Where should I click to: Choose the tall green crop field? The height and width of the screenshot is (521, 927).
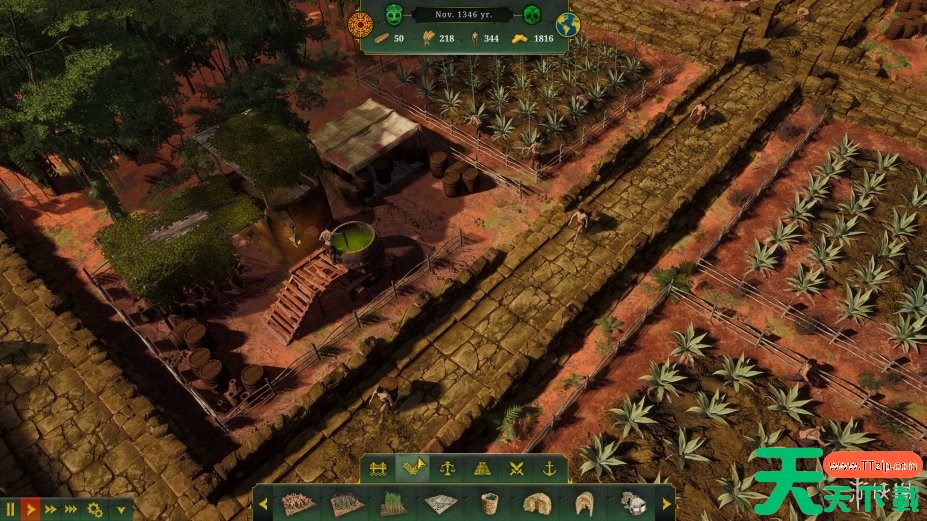(392, 503)
